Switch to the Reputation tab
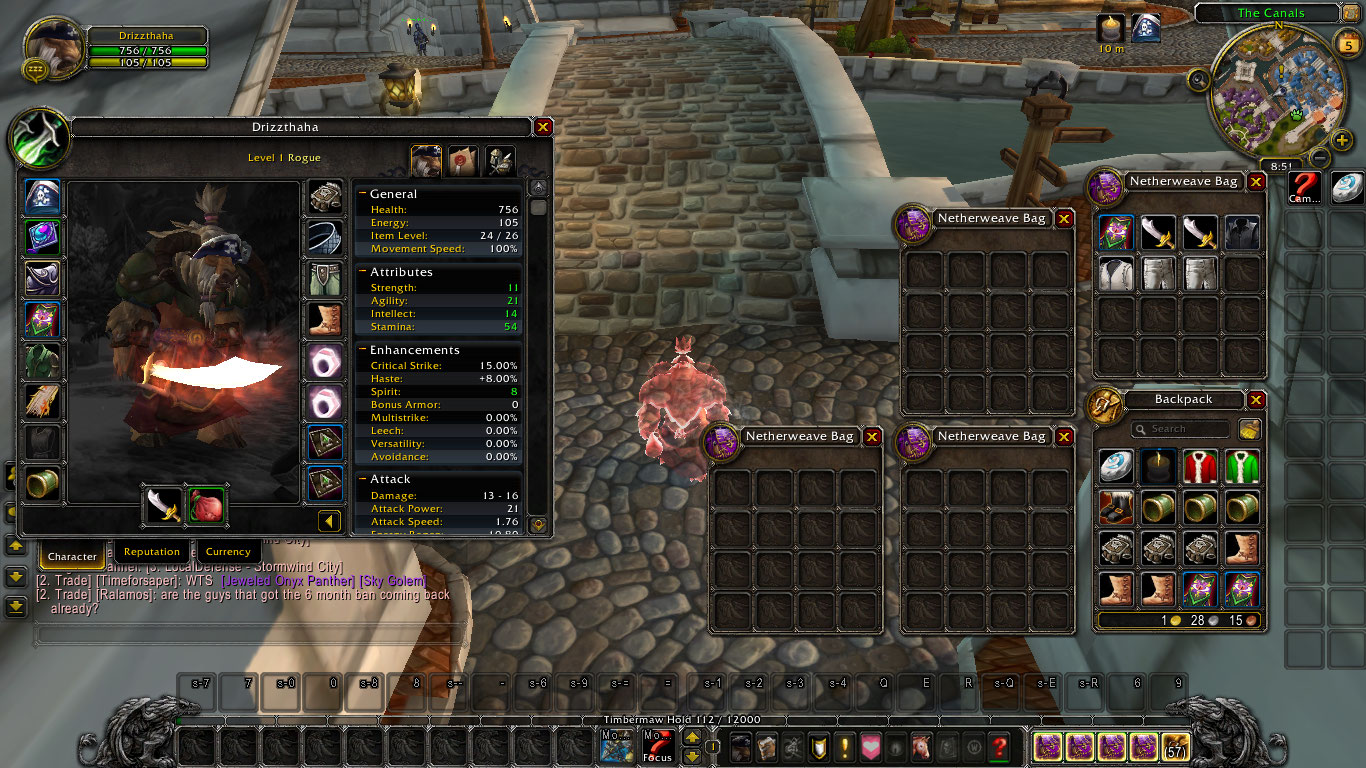Screen dimensions: 1366x768 click(152, 552)
